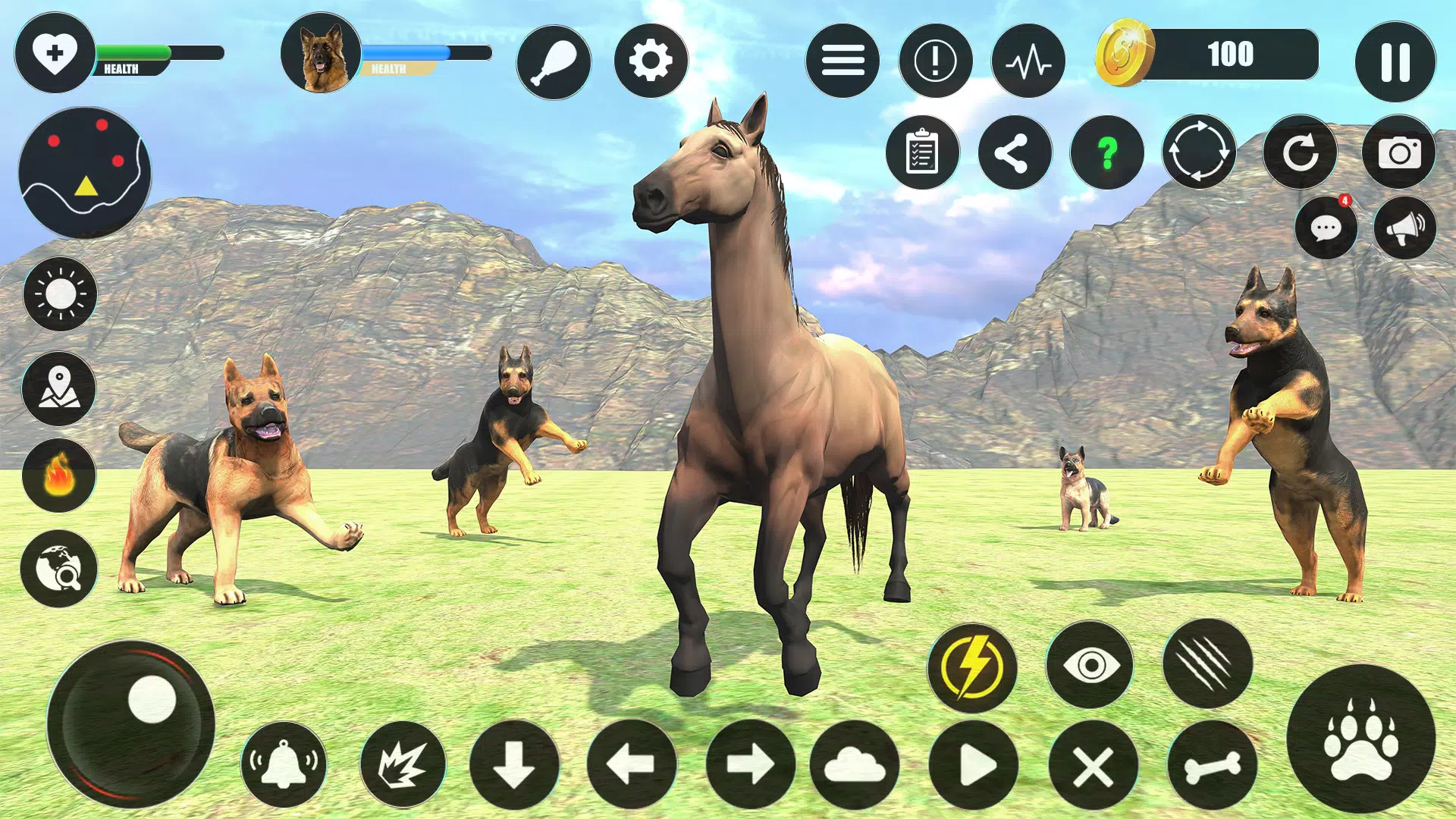The height and width of the screenshot is (819, 1456).
Task: Open the gear settings menu
Action: 651,61
